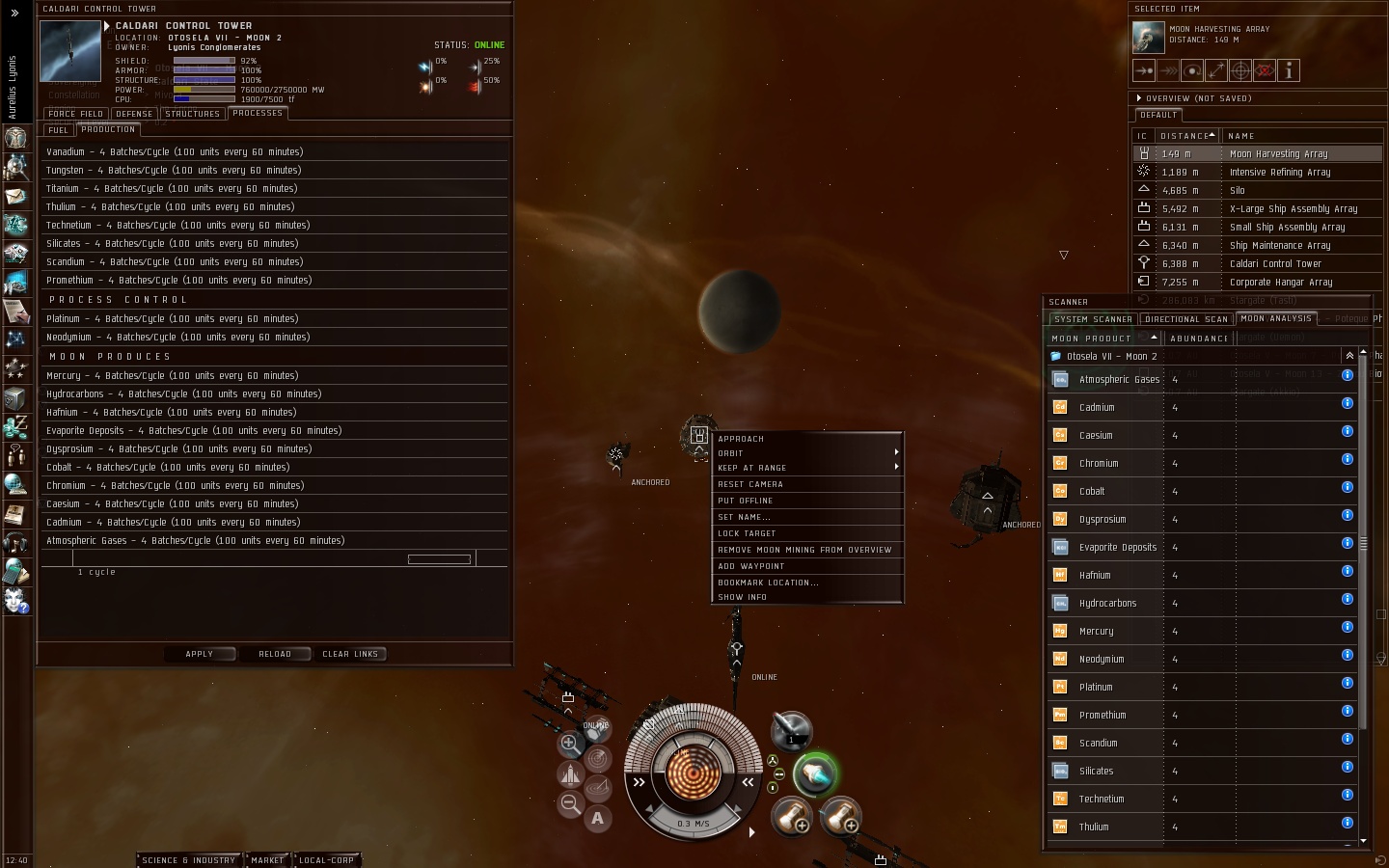The width and height of the screenshot is (1389, 868).
Task: Click the Reload button
Action: pyautogui.click(x=275, y=654)
